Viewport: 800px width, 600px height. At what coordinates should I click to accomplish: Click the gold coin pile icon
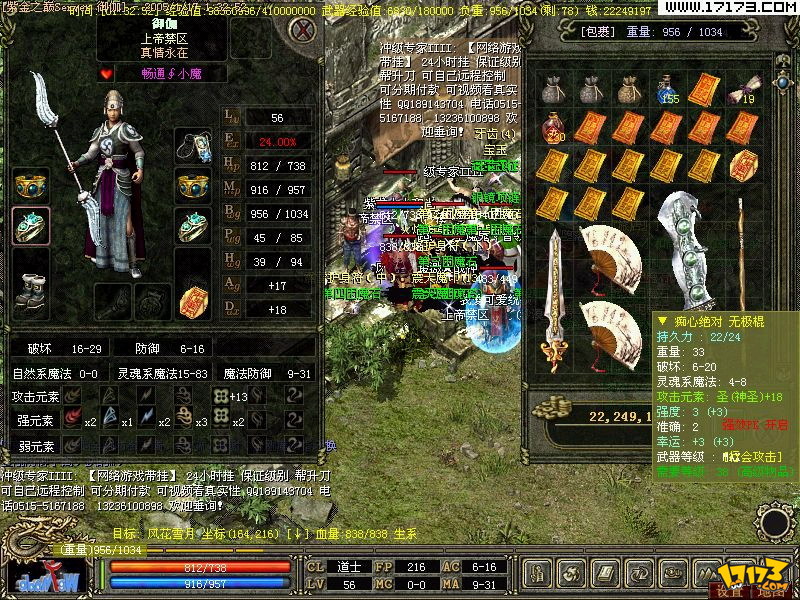(549, 409)
